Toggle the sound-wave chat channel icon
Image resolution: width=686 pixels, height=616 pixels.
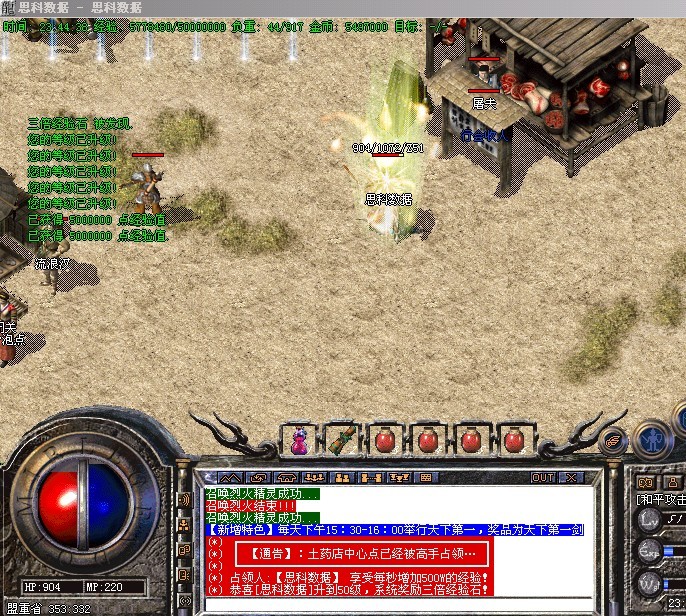pos(184,498)
